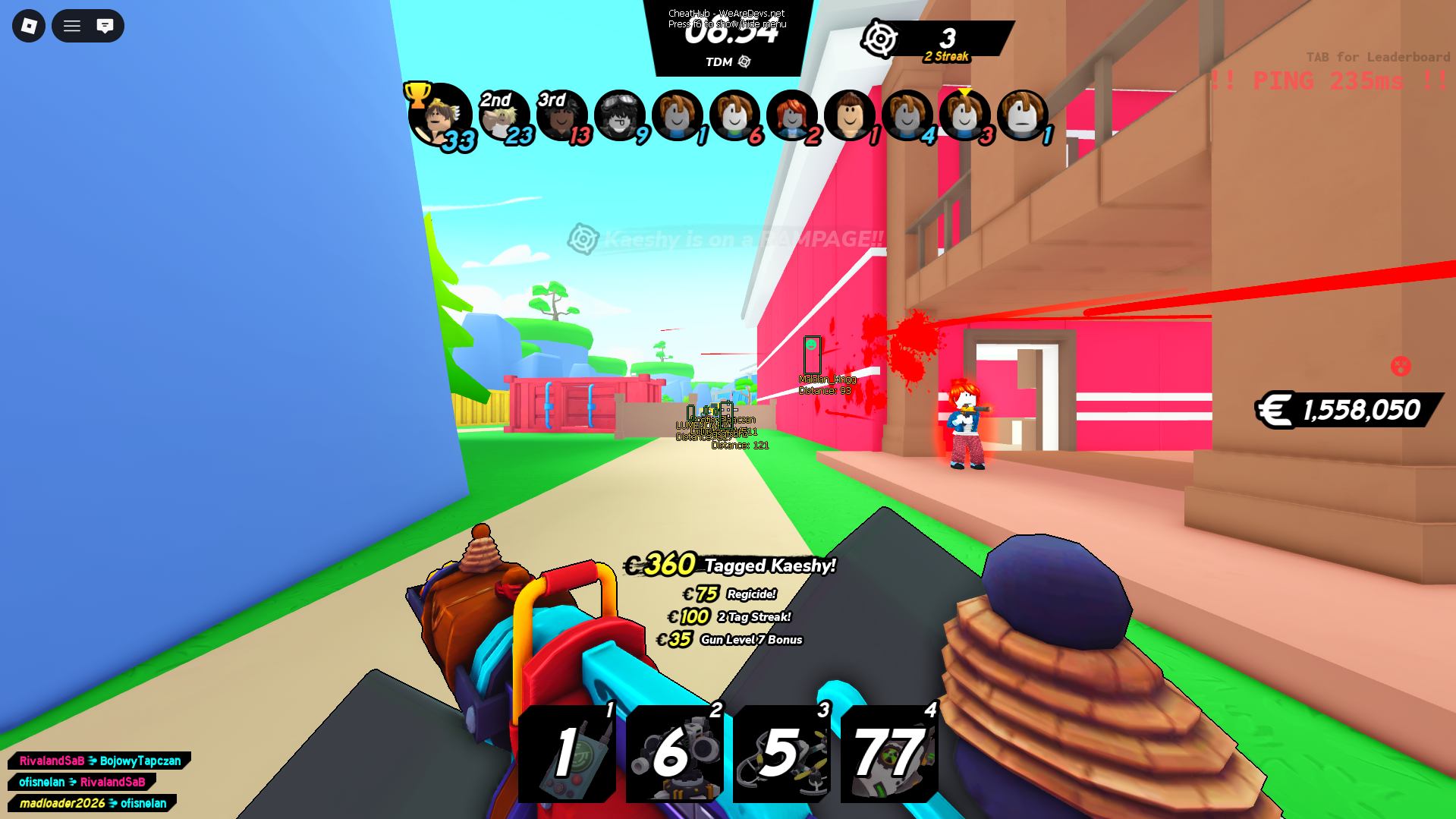The image size is (1456, 819).
Task: Click the 1,558,050 currency balance
Action: point(1358,411)
